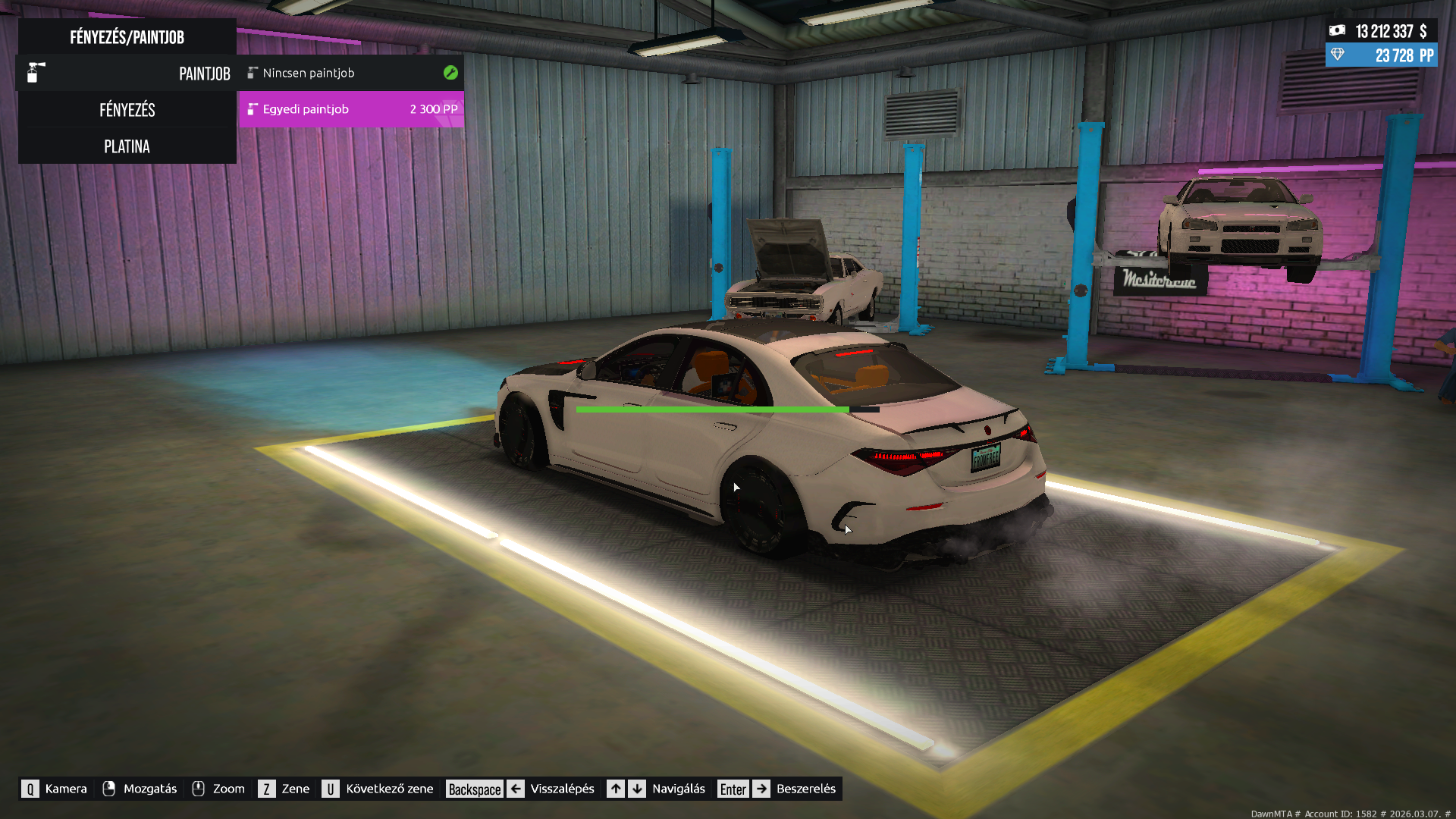This screenshot has height=819, width=1456.
Task: Choose the Nincsen paintjob option
Action: pyautogui.click(x=350, y=73)
